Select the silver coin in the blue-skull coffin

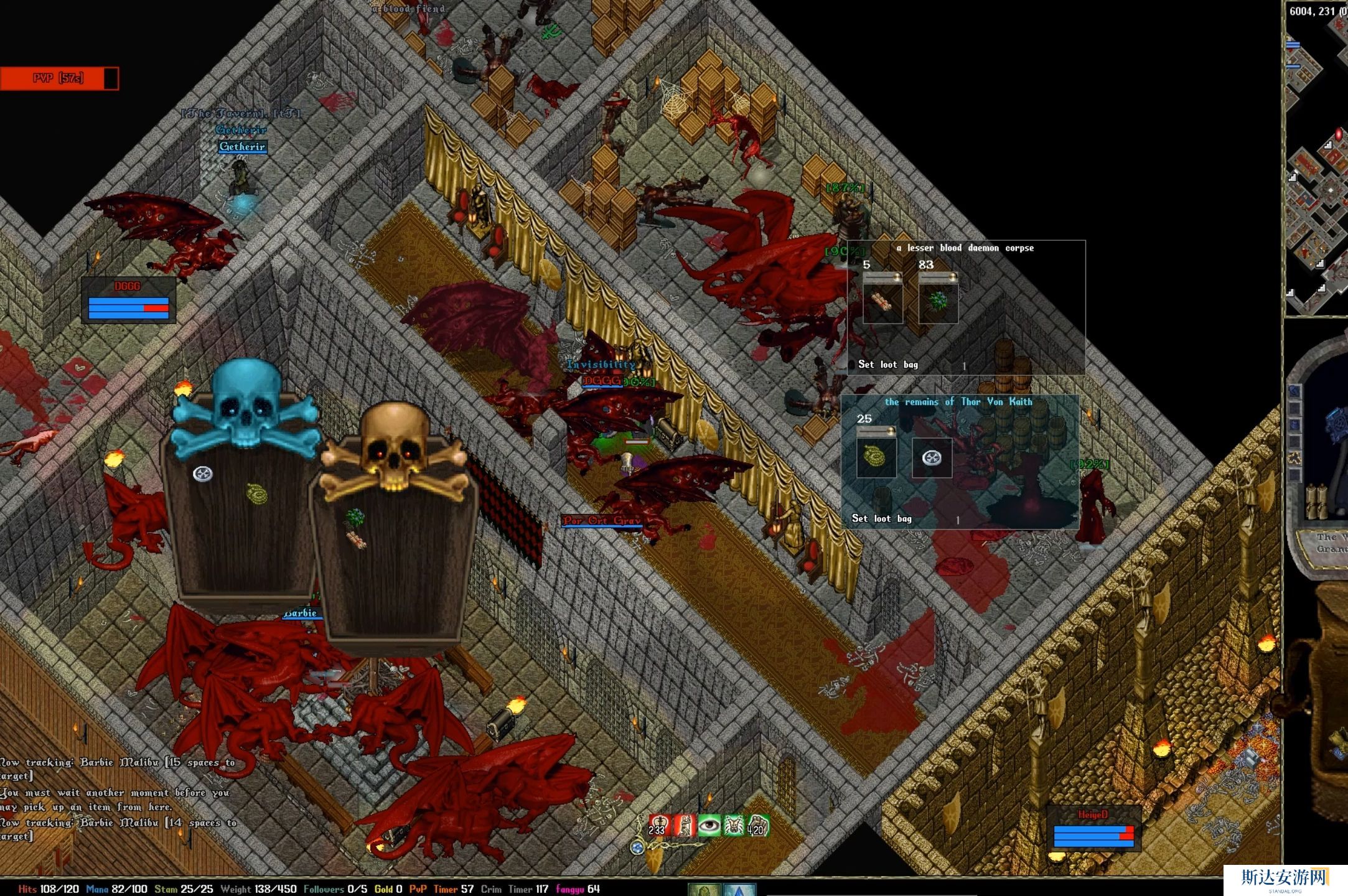tap(203, 474)
